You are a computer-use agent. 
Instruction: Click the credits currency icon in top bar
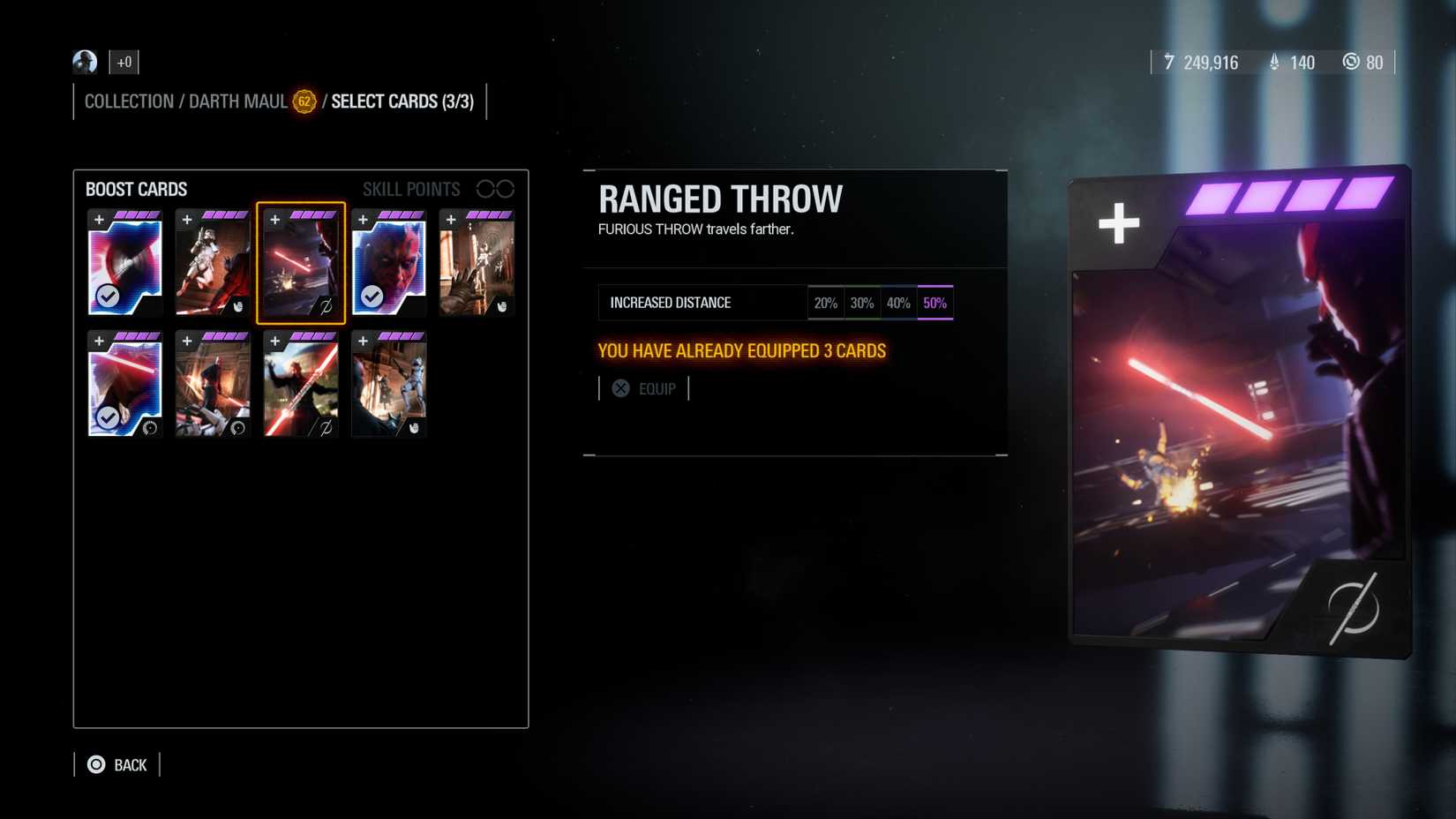pos(1169,63)
